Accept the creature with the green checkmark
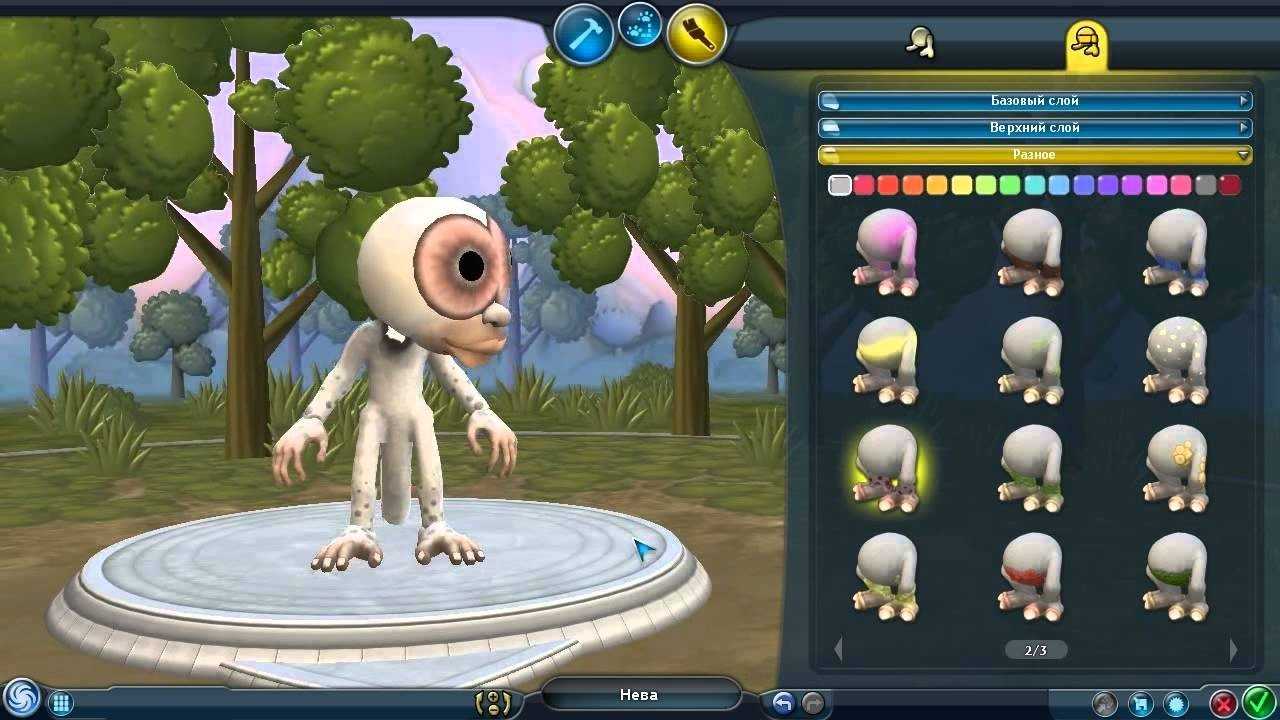 click(x=1255, y=702)
